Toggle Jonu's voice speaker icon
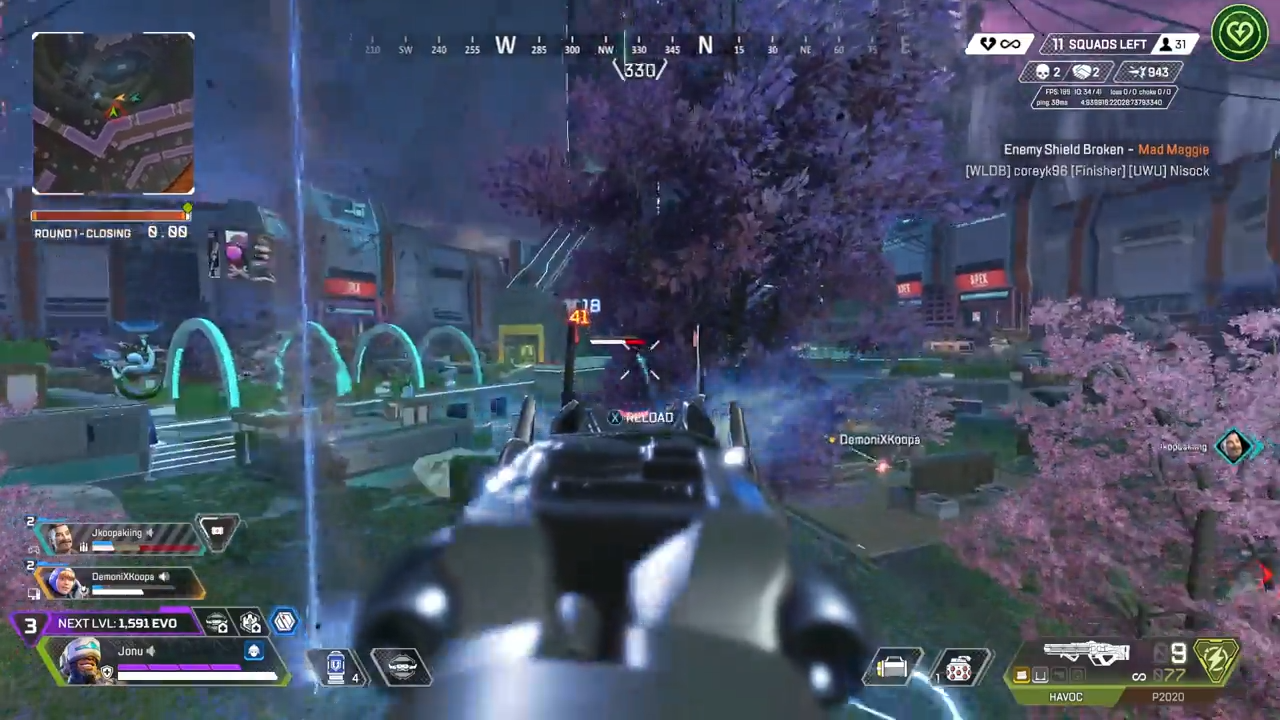This screenshot has height=720, width=1280. pos(152,651)
